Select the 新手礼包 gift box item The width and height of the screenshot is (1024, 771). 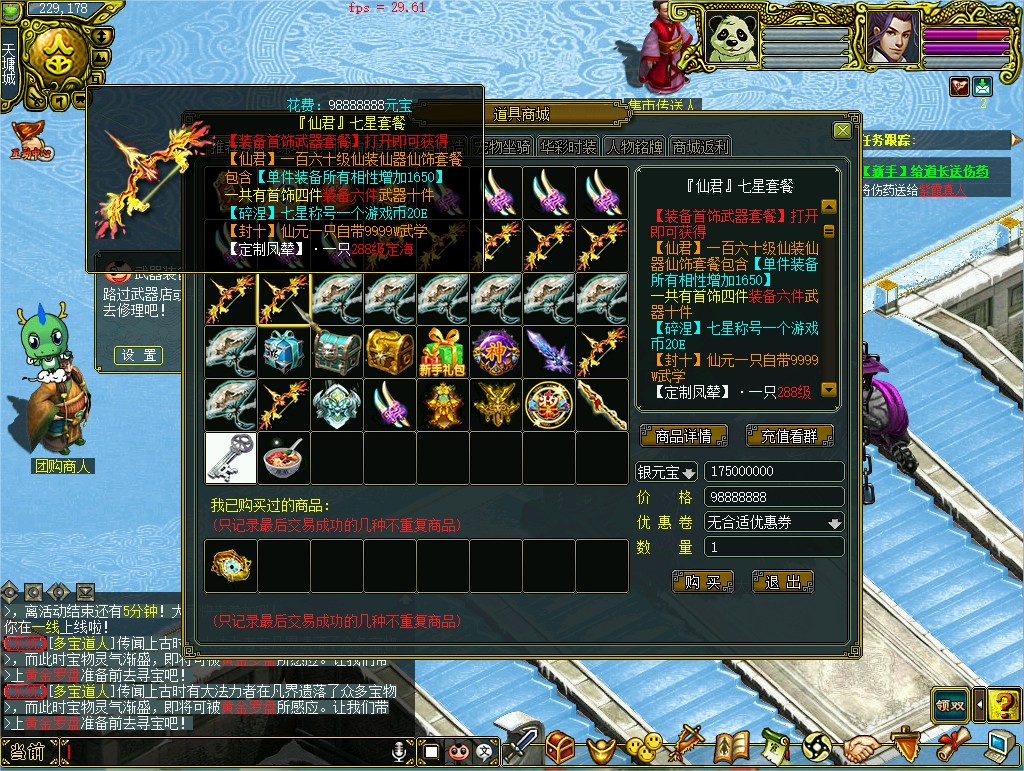(x=442, y=351)
